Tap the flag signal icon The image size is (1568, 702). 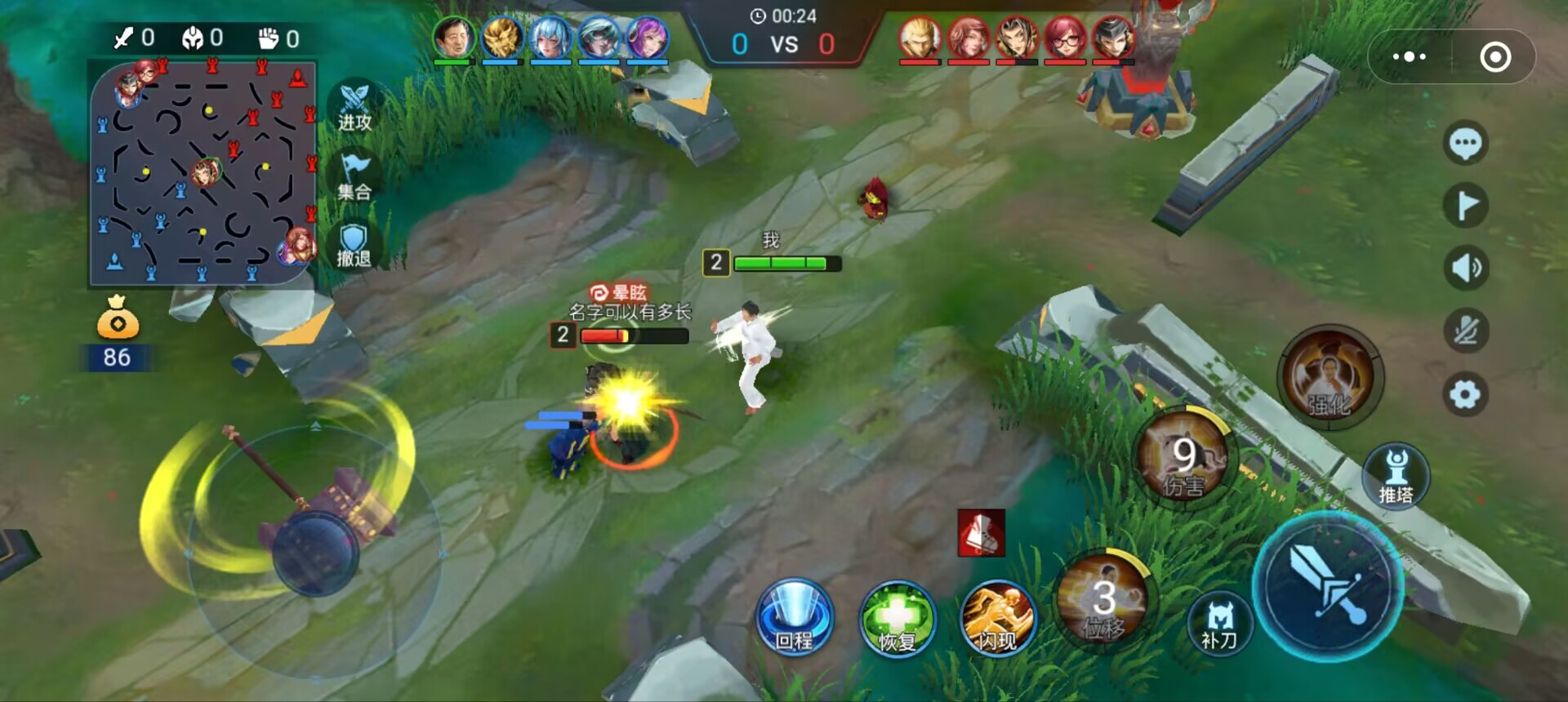pyautogui.click(x=1465, y=206)
